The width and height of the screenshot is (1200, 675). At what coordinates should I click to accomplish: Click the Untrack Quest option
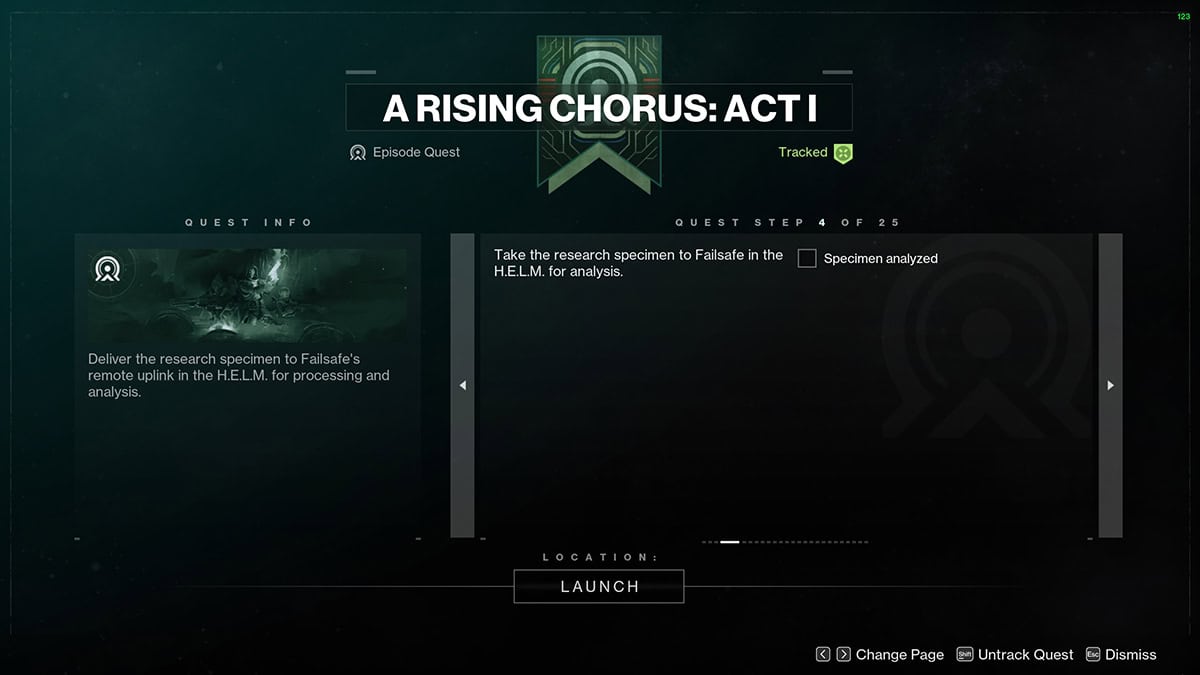(1014, 655)
